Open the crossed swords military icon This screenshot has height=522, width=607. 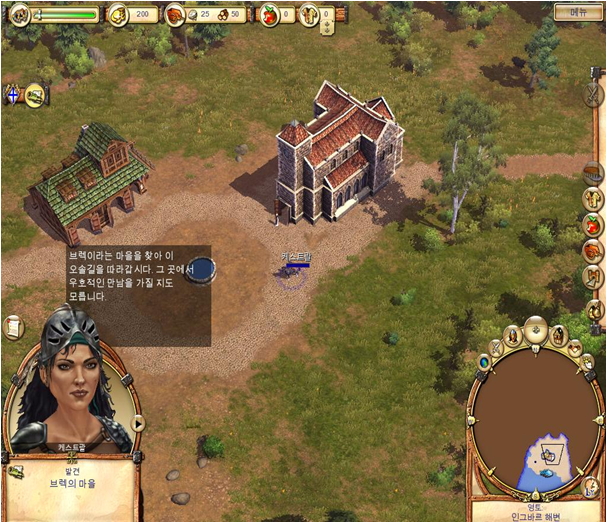(593, 96)
